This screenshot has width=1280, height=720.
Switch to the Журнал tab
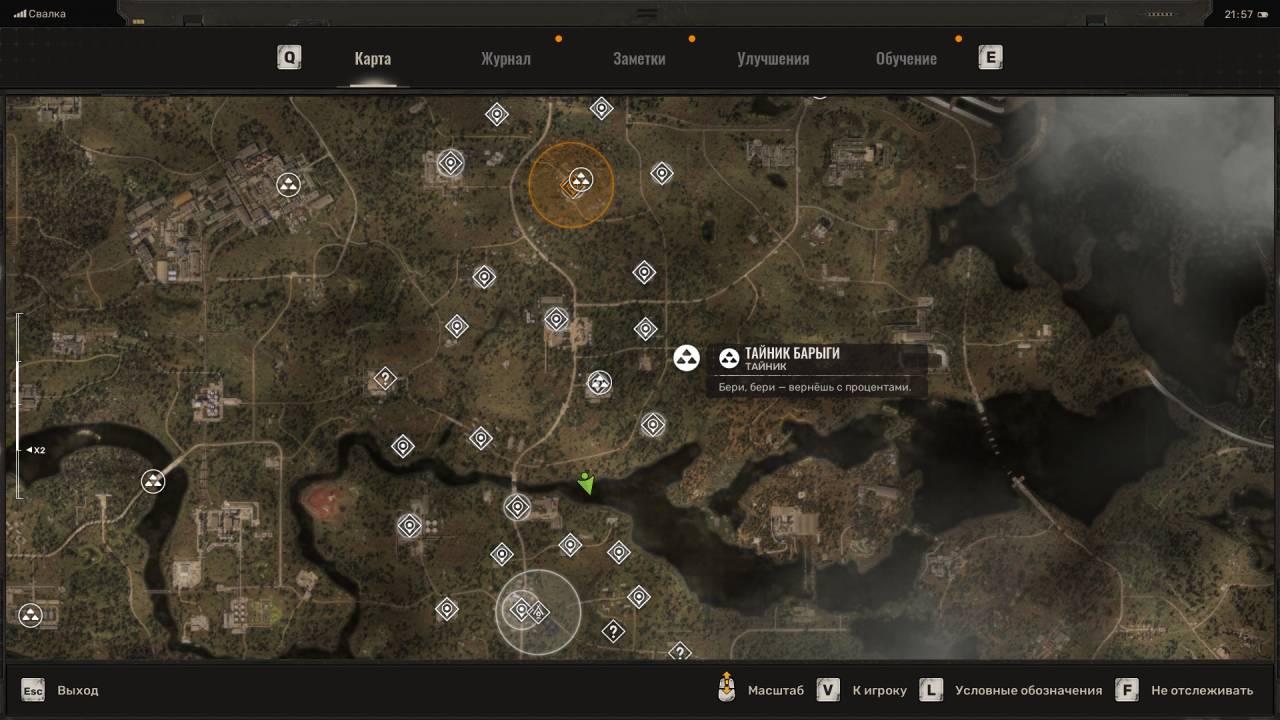(505, 59)
